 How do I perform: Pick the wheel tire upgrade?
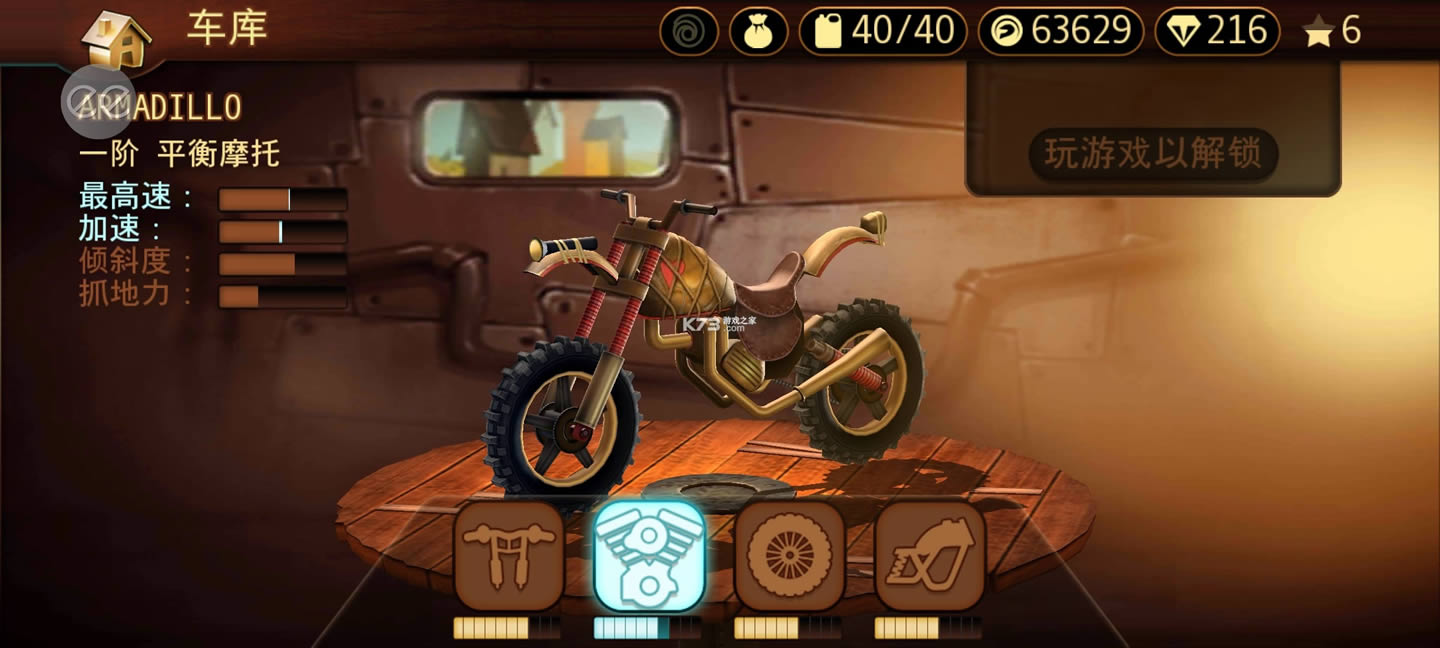point(790,555)
